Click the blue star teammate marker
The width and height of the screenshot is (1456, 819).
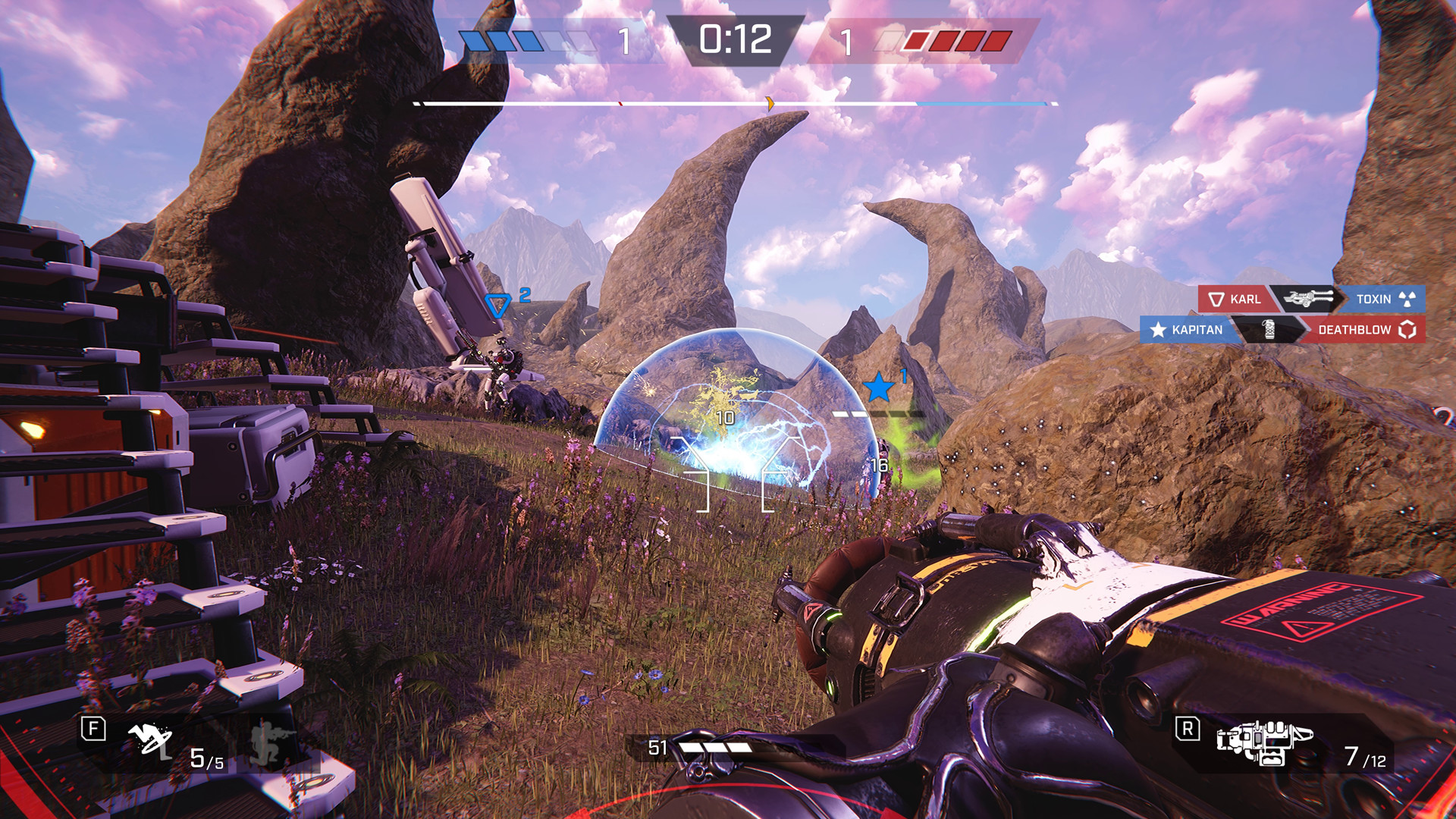[878, 388]
